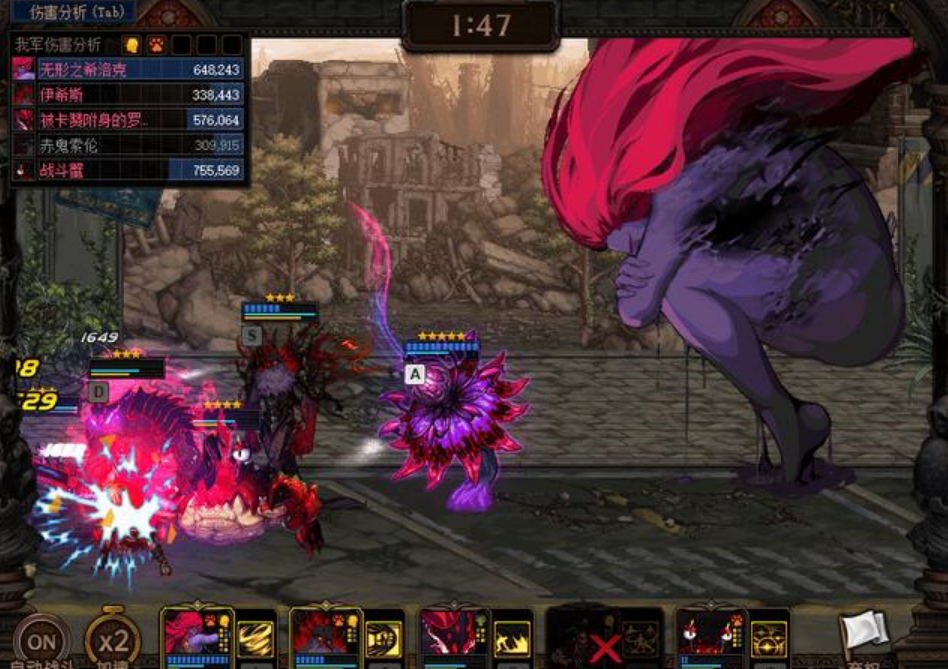Select the yellow fist filter icon

(x=131, y=45)
